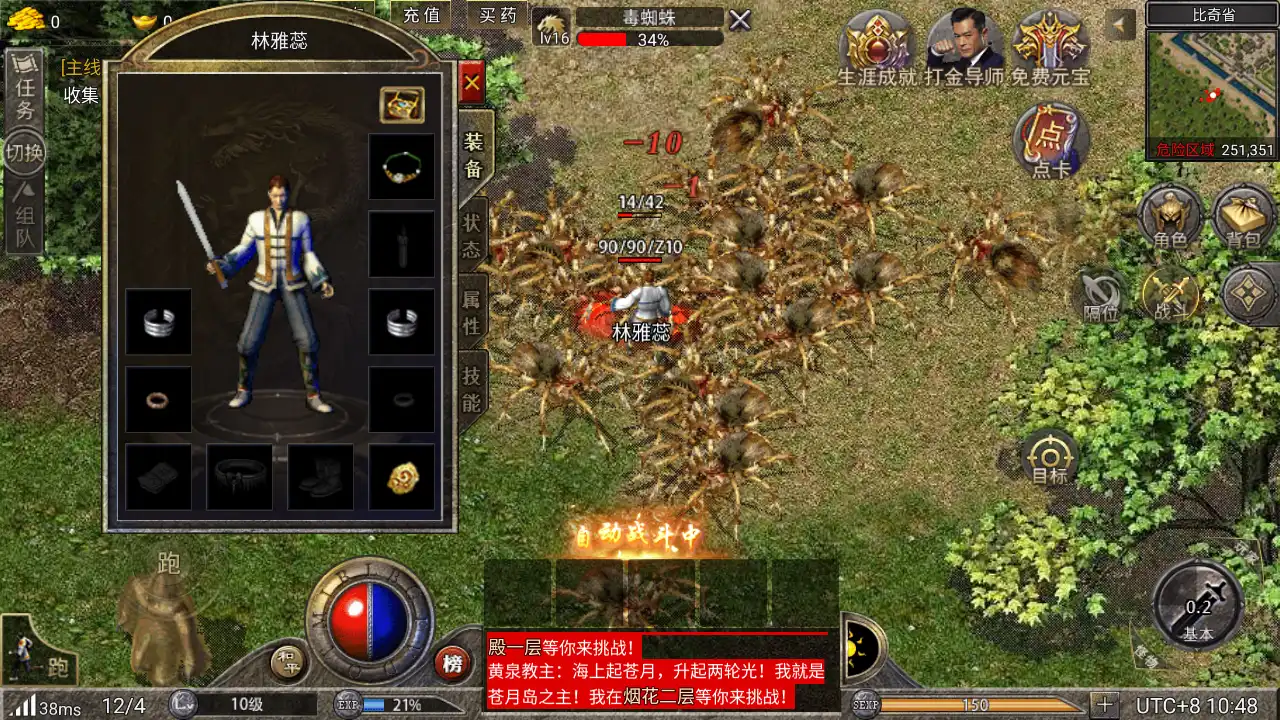Select the necklace equipment slot thumbnail
This screenshot has height=720, width=1280.
[401, 165]
